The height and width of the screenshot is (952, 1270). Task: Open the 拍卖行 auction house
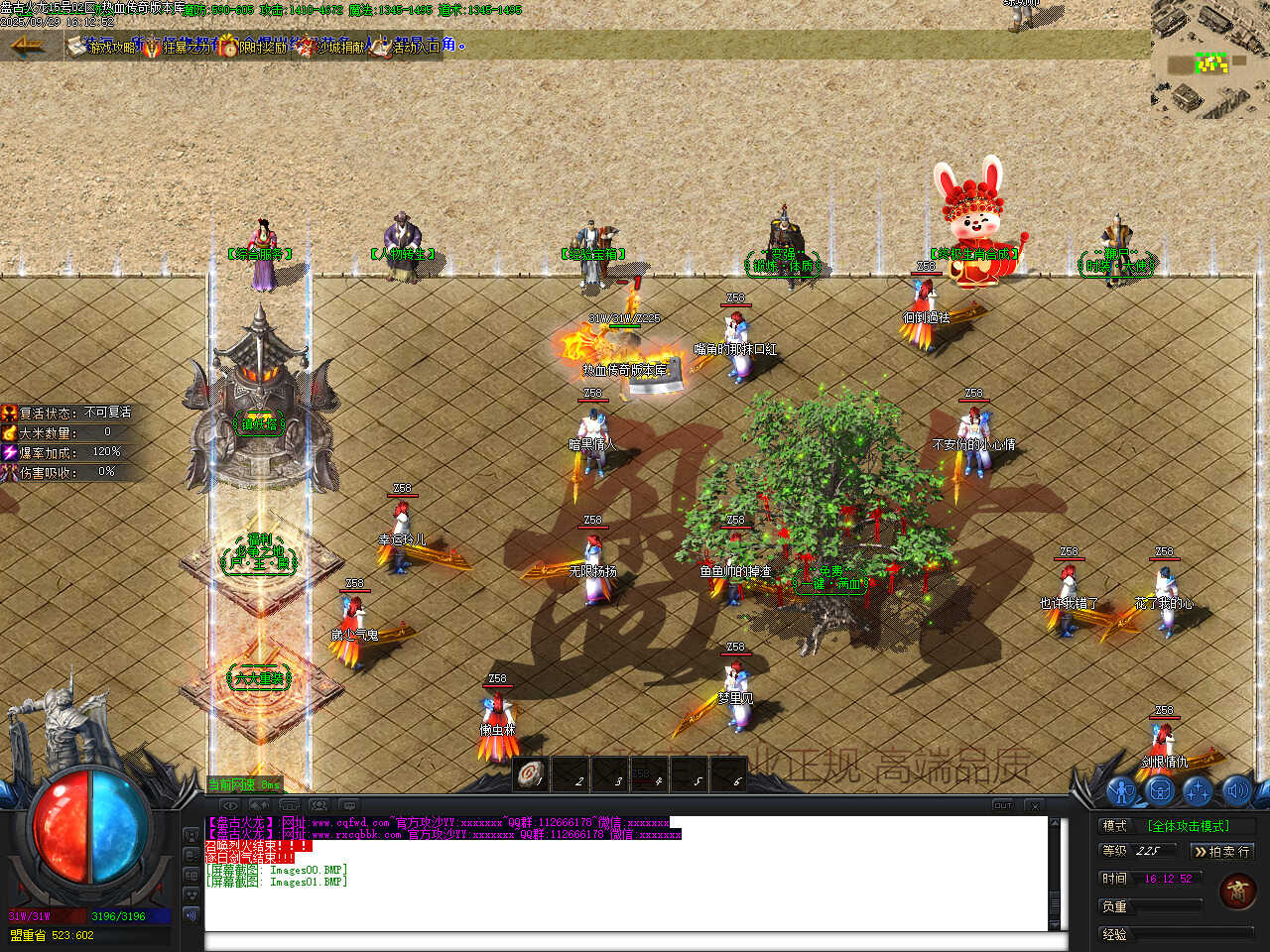point(1221,852)
